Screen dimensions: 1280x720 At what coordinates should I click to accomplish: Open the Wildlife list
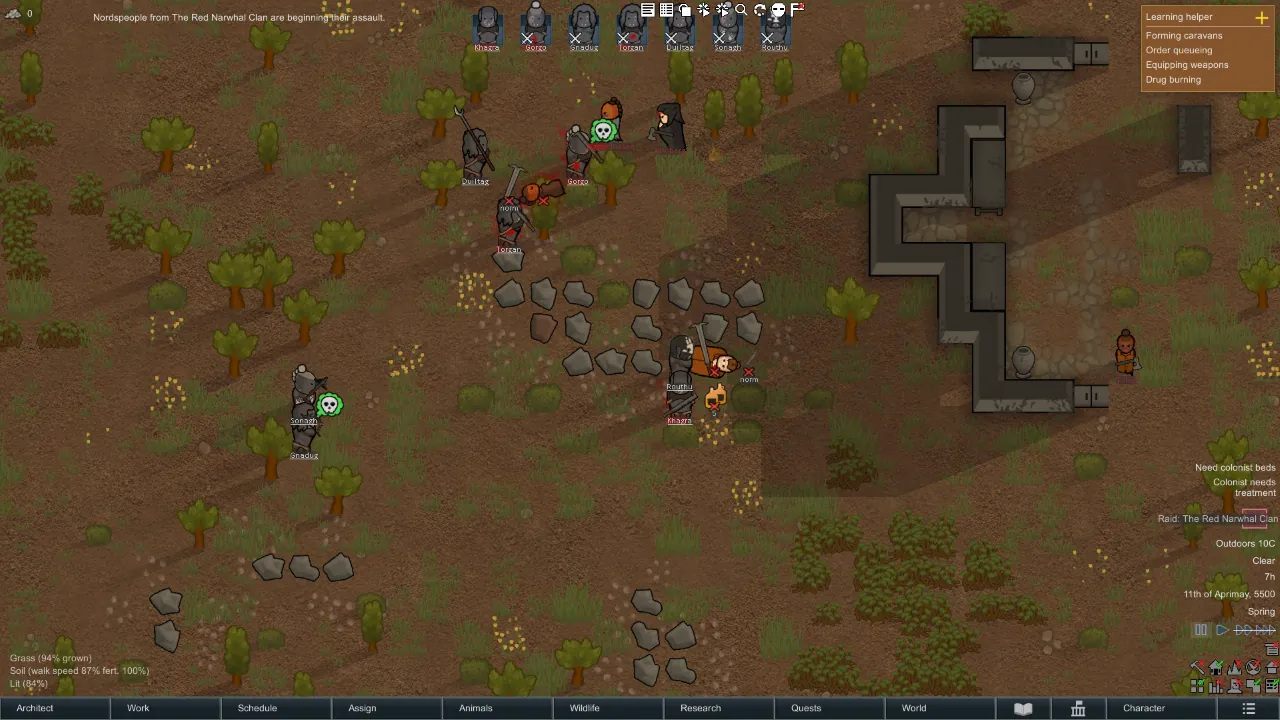585,708
